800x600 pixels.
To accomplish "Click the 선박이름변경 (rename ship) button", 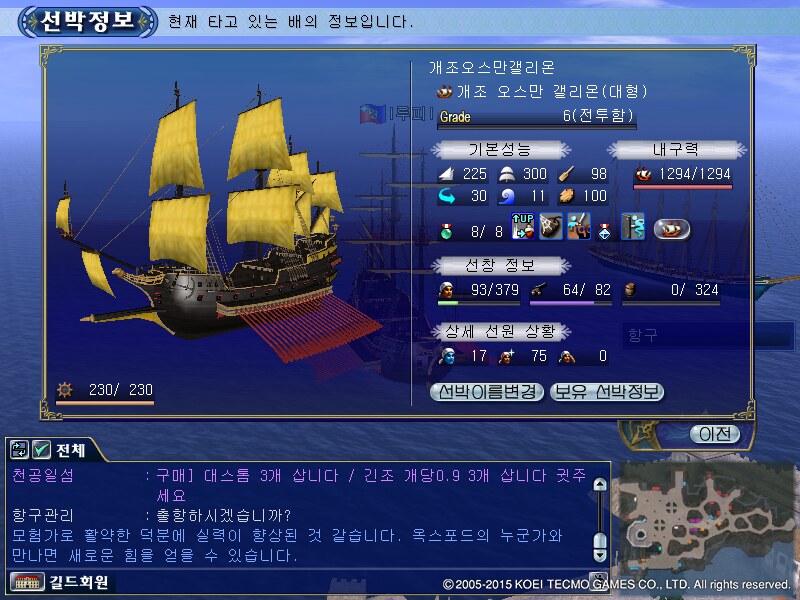I will [x=487, y=392].
